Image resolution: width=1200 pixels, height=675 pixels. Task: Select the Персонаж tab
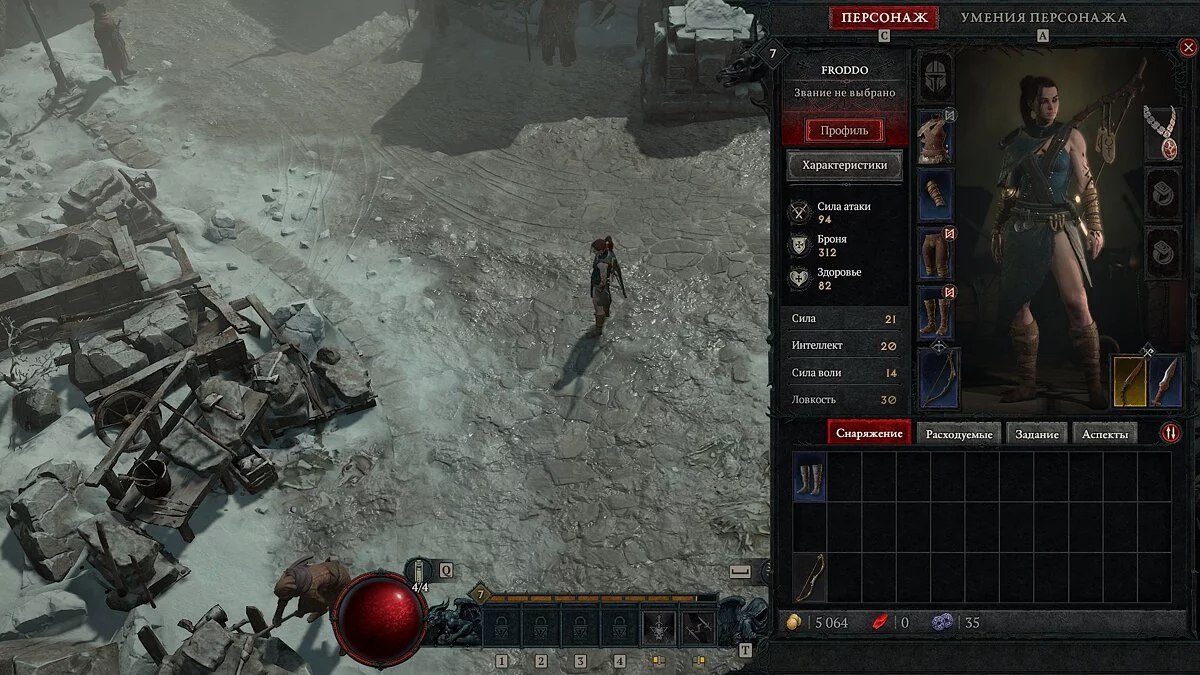coord(883,18)
